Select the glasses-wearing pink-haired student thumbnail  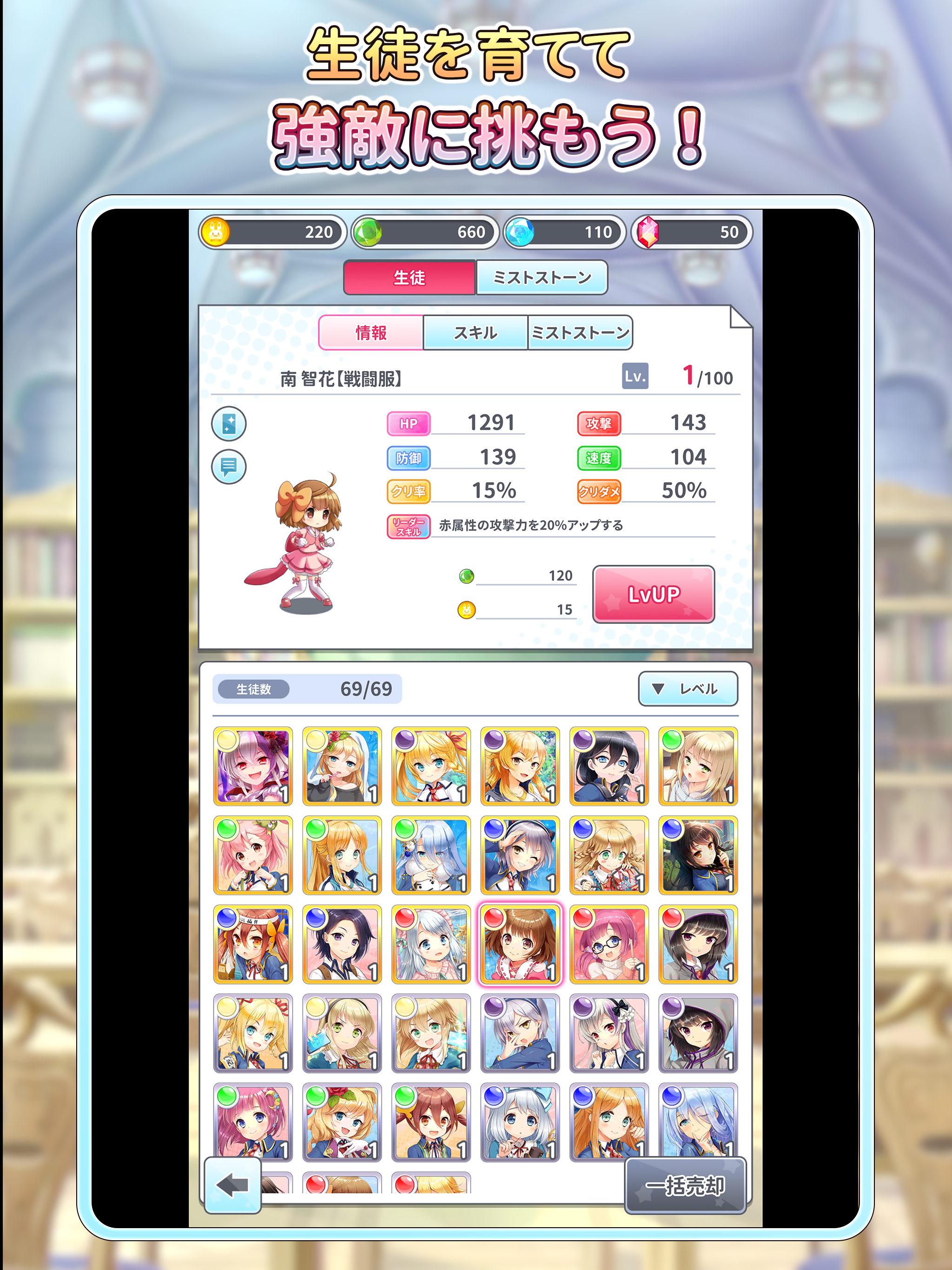point(608,945)
